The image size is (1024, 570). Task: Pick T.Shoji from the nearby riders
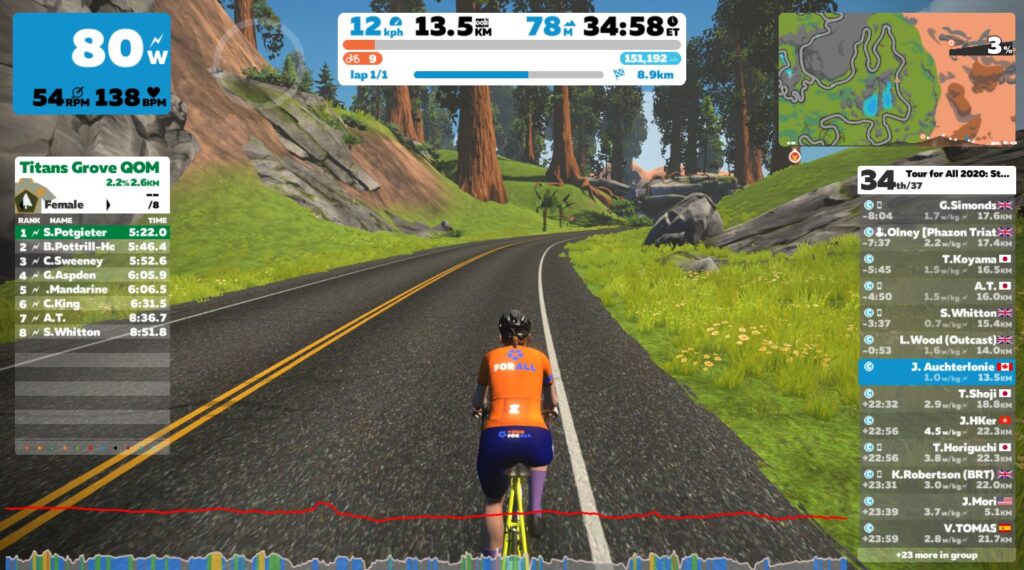point(936,399)
